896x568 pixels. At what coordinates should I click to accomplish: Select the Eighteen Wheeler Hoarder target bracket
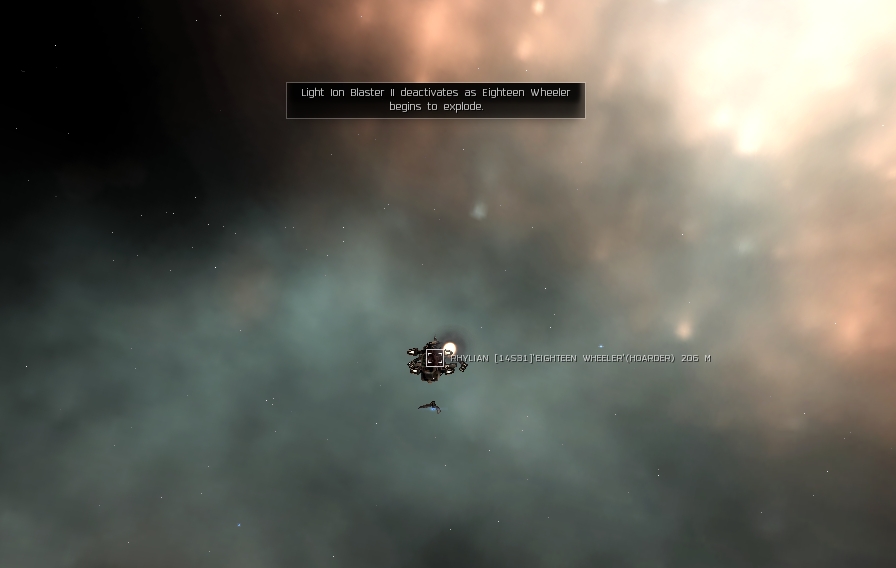pos(434,358)
